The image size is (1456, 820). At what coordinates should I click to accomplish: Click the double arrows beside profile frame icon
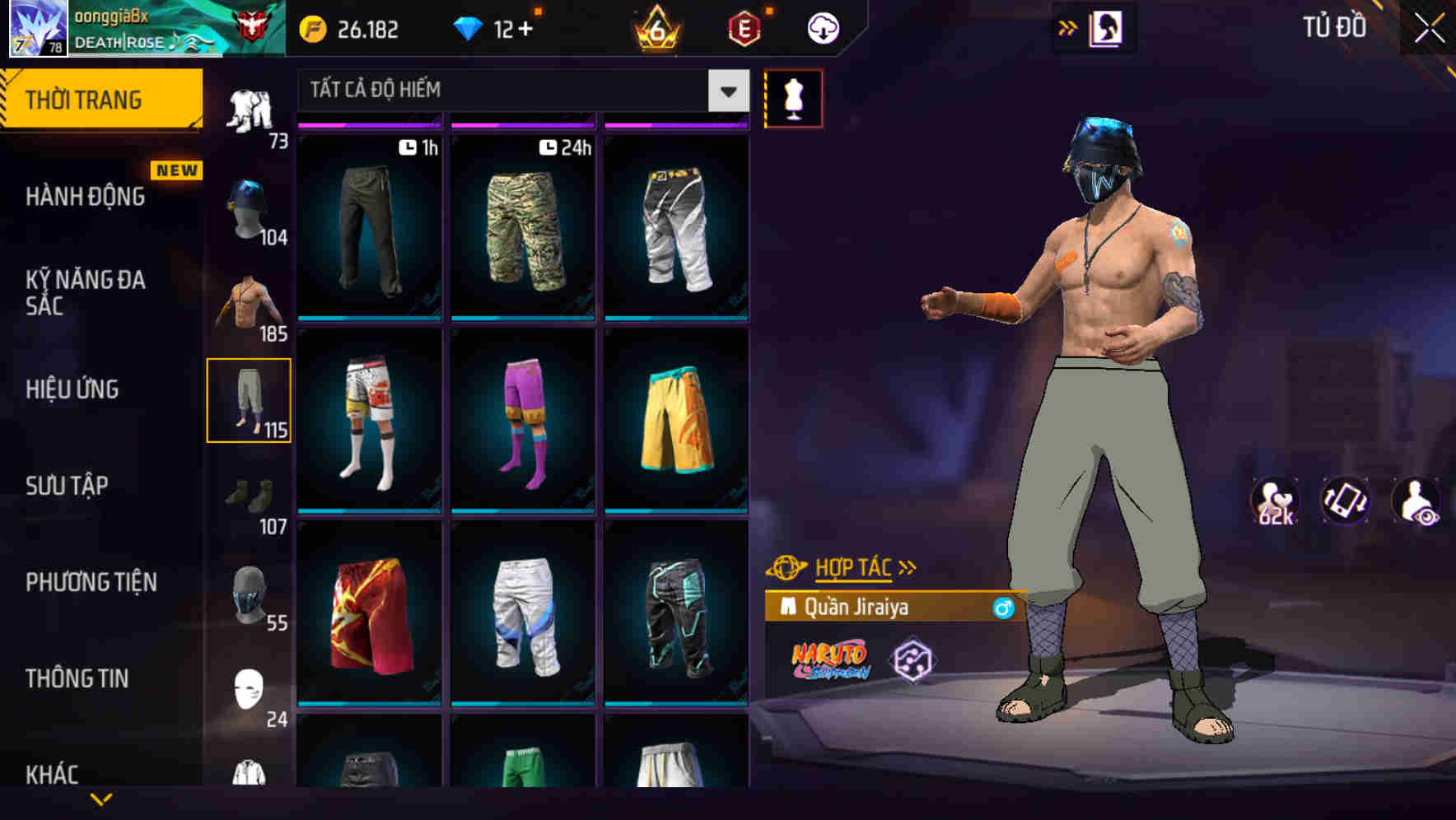tap(1068, 27)
